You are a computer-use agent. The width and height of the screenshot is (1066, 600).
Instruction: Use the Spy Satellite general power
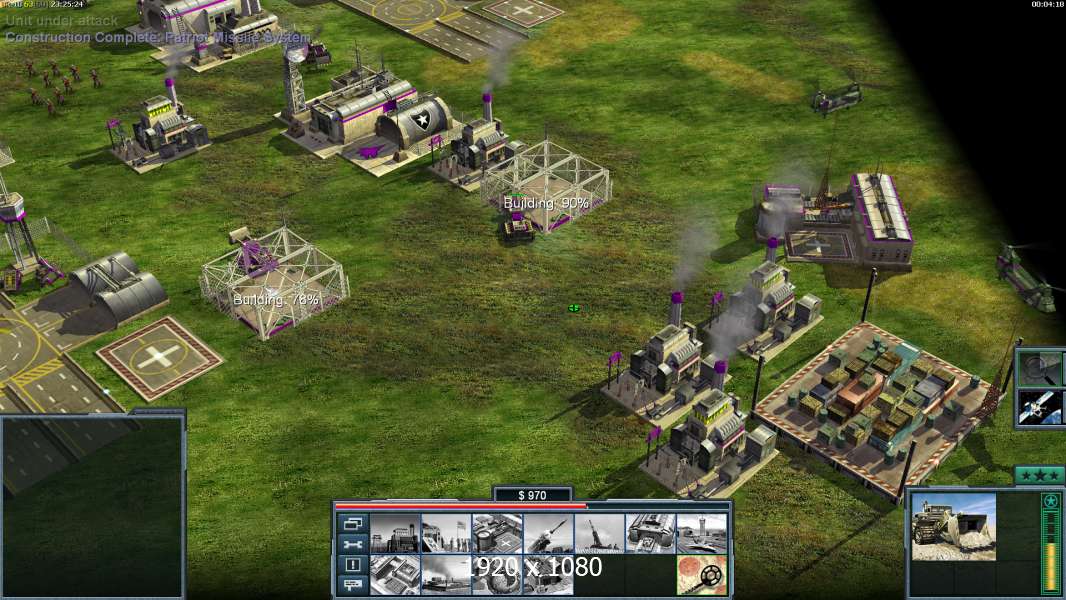(x=1039, y=407)
